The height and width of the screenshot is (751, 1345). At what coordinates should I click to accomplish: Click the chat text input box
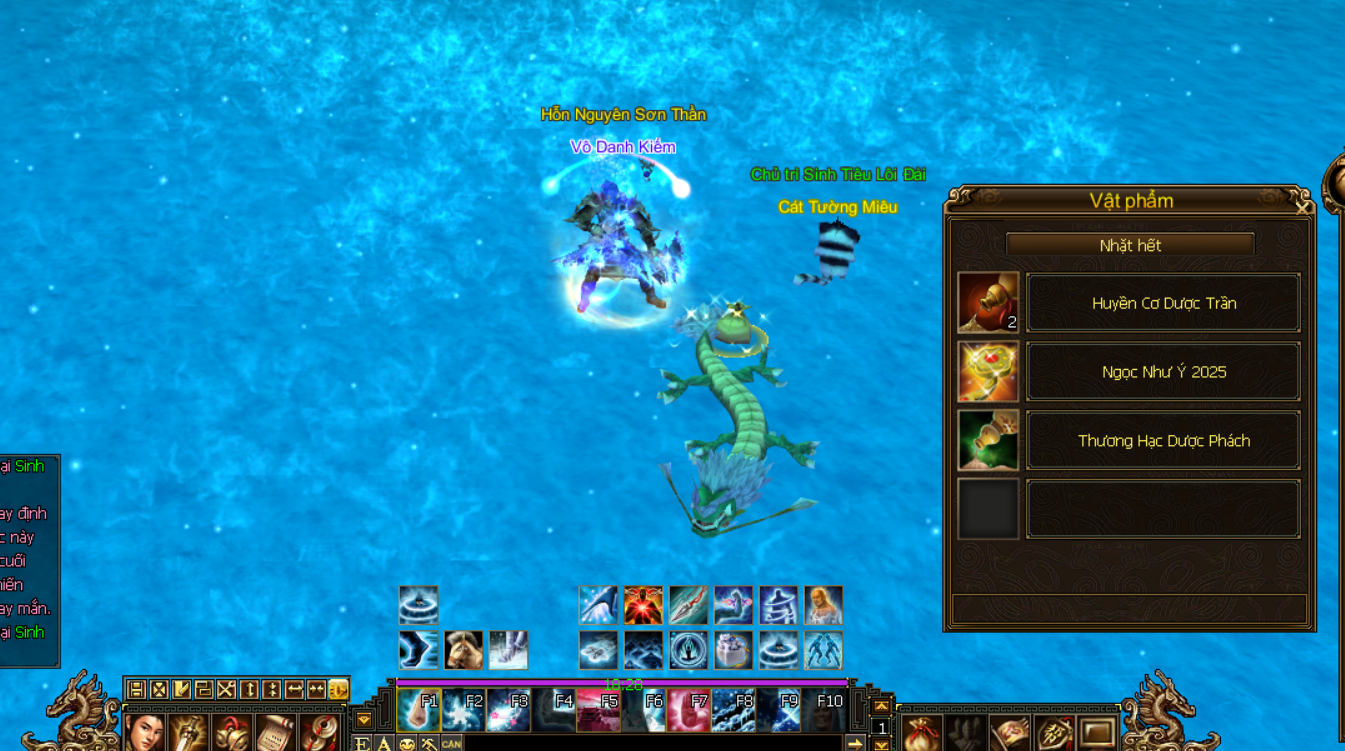pos(650,744)
